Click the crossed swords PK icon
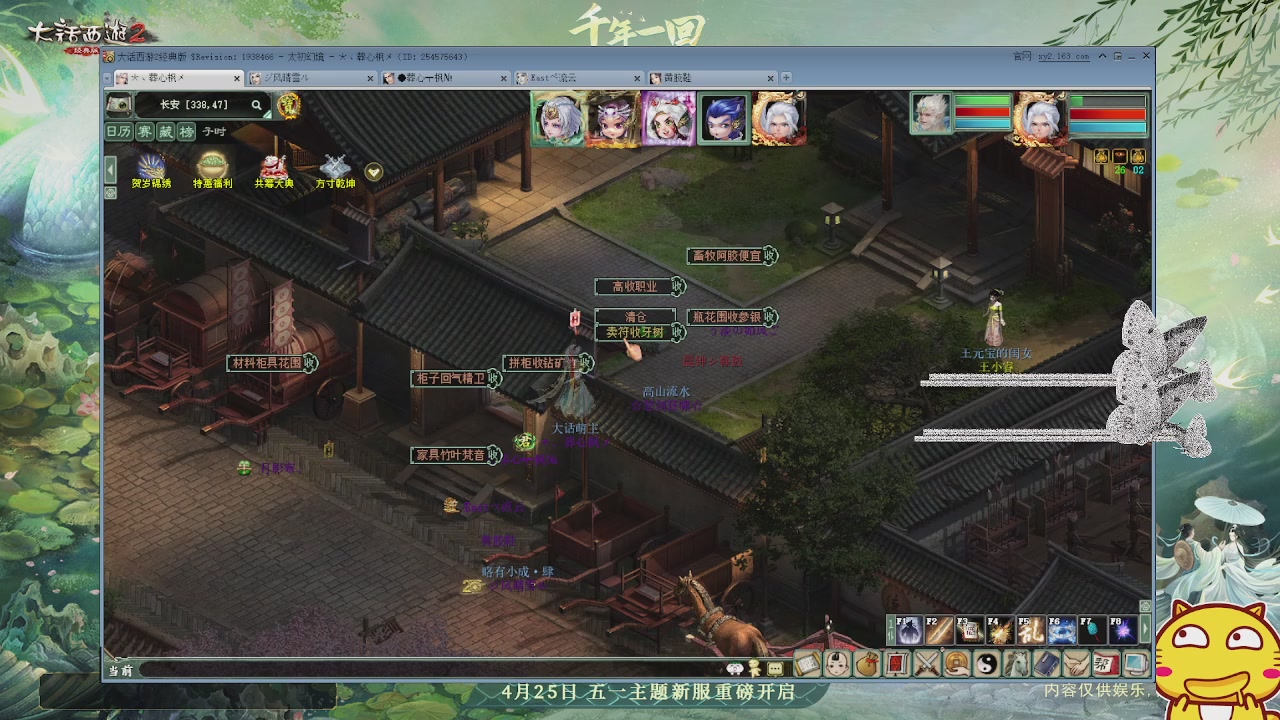The width and height of the screenshot is (1280, 720). tap(927, 663)
